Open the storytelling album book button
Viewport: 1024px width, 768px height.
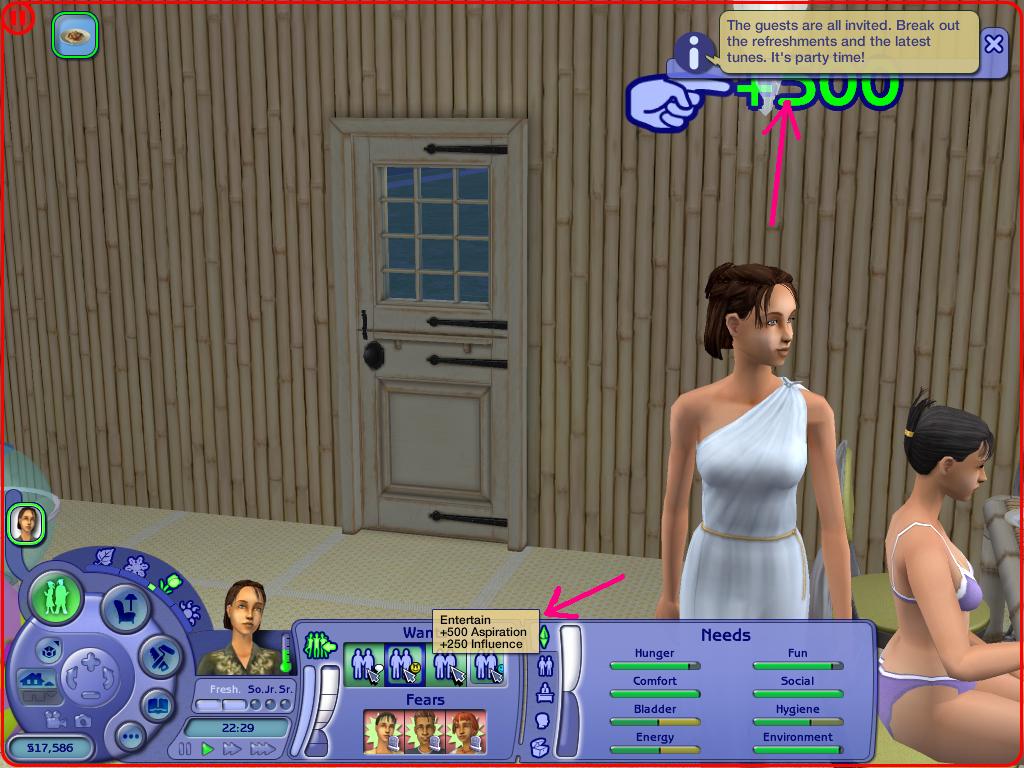coord(157,705)
